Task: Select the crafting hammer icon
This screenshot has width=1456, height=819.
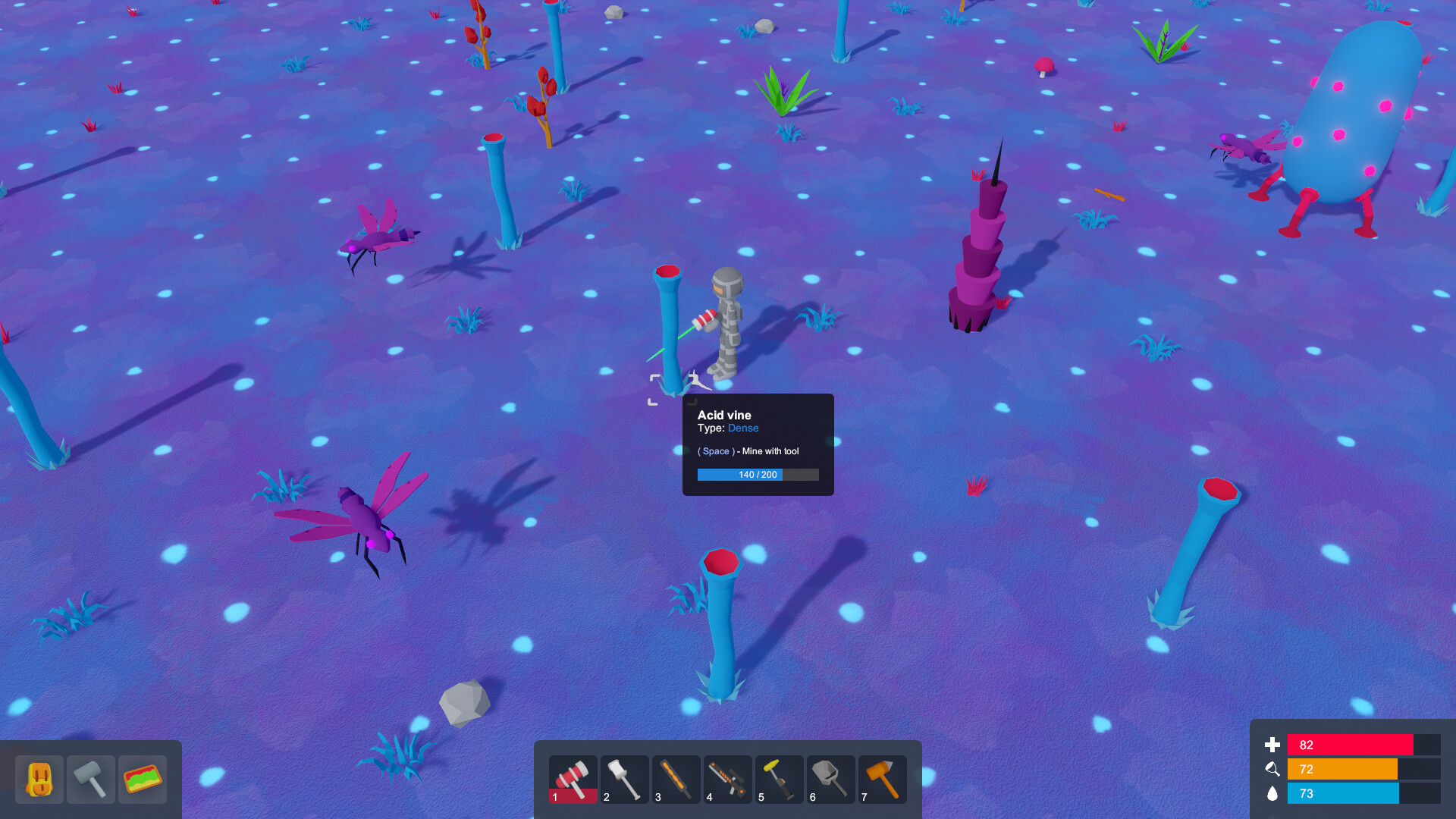Action: (x=91, y=779)
